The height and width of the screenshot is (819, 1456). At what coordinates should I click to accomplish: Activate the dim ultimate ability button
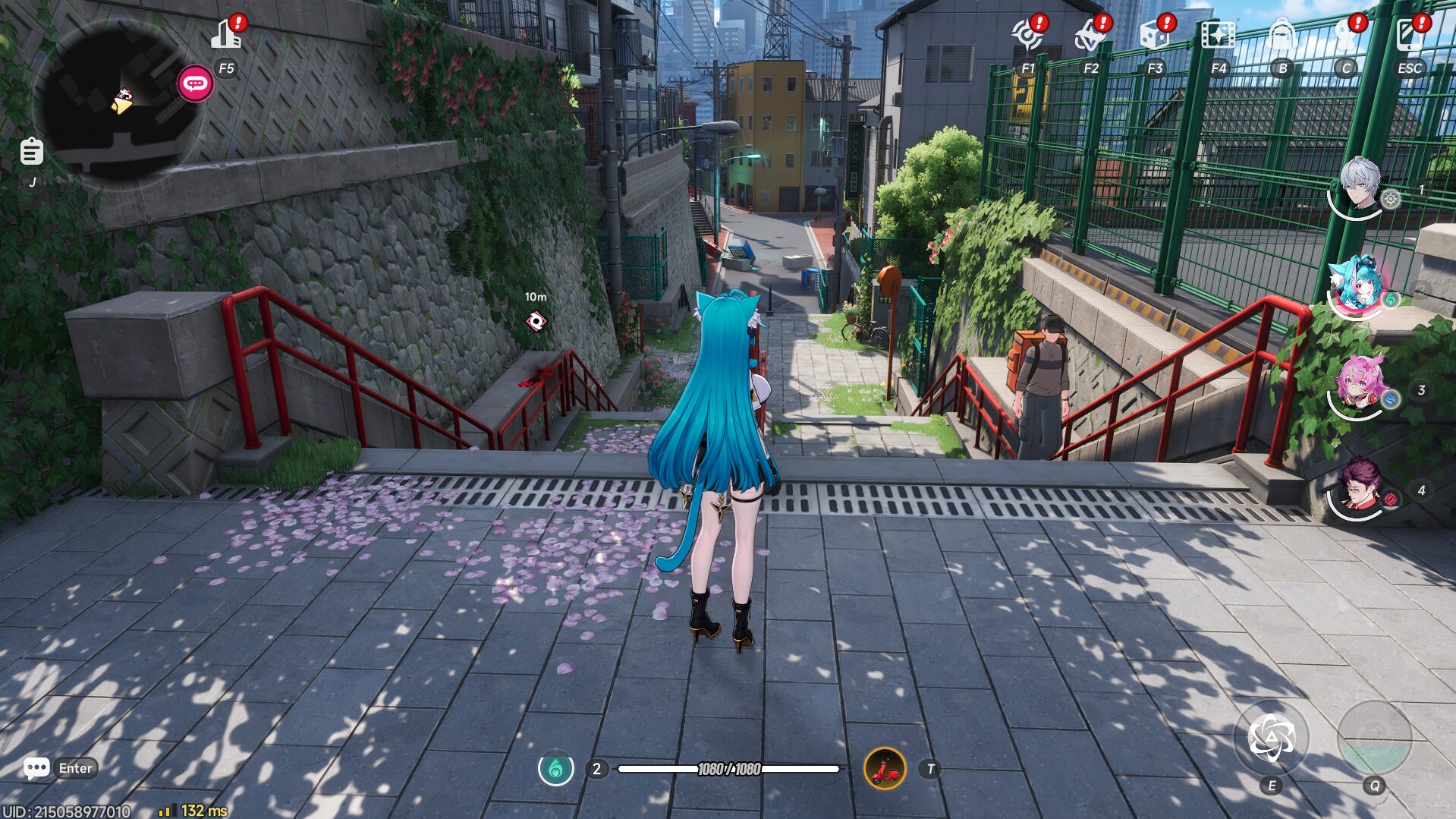coord(1374,738)
